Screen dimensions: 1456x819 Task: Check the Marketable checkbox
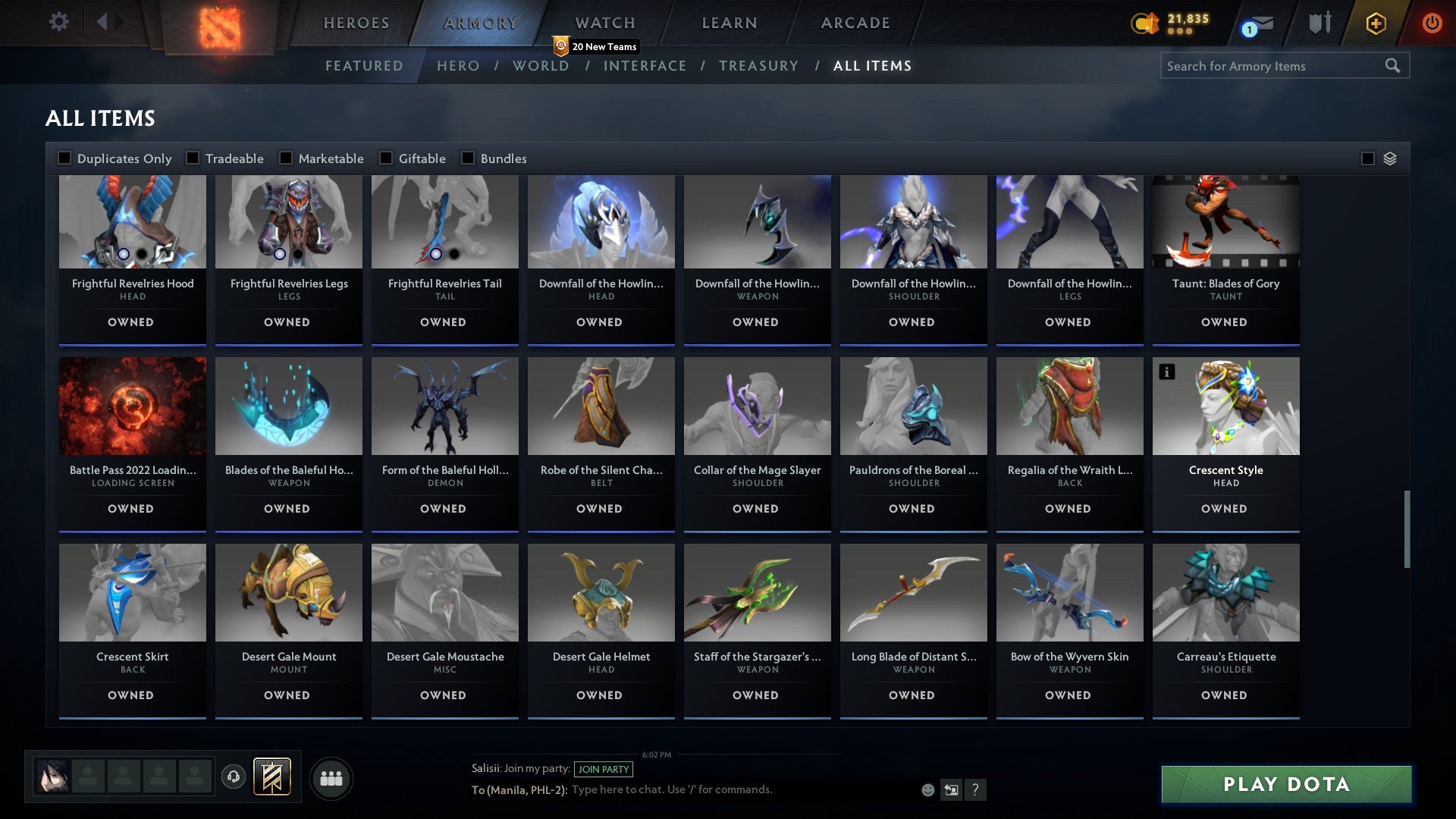click(x=286, y=158)
